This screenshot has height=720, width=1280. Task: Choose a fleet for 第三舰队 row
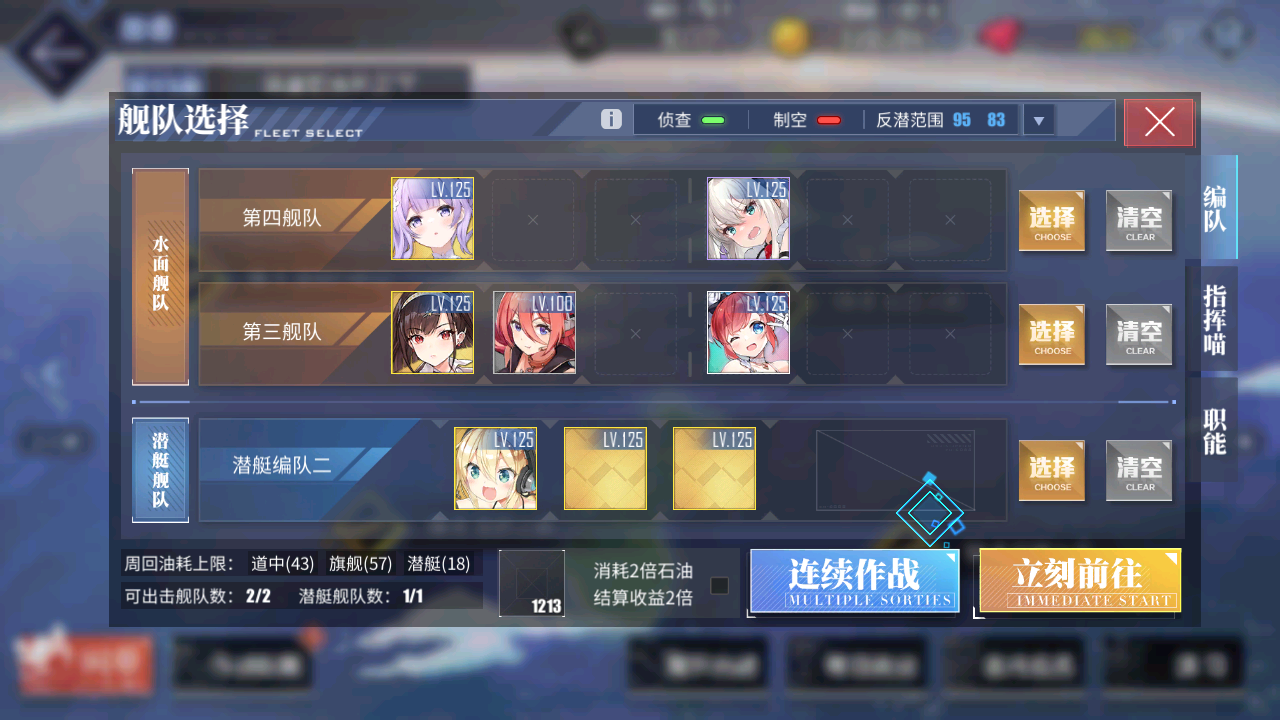click(x=1052, y=335)
